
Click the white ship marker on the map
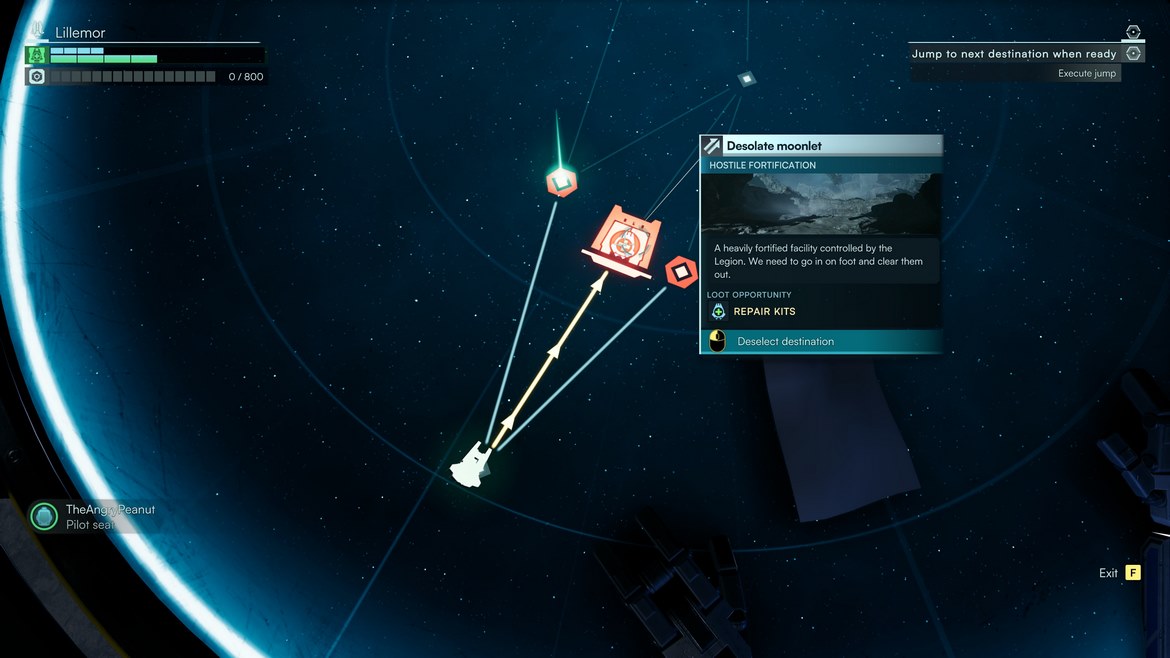[471, 466]
